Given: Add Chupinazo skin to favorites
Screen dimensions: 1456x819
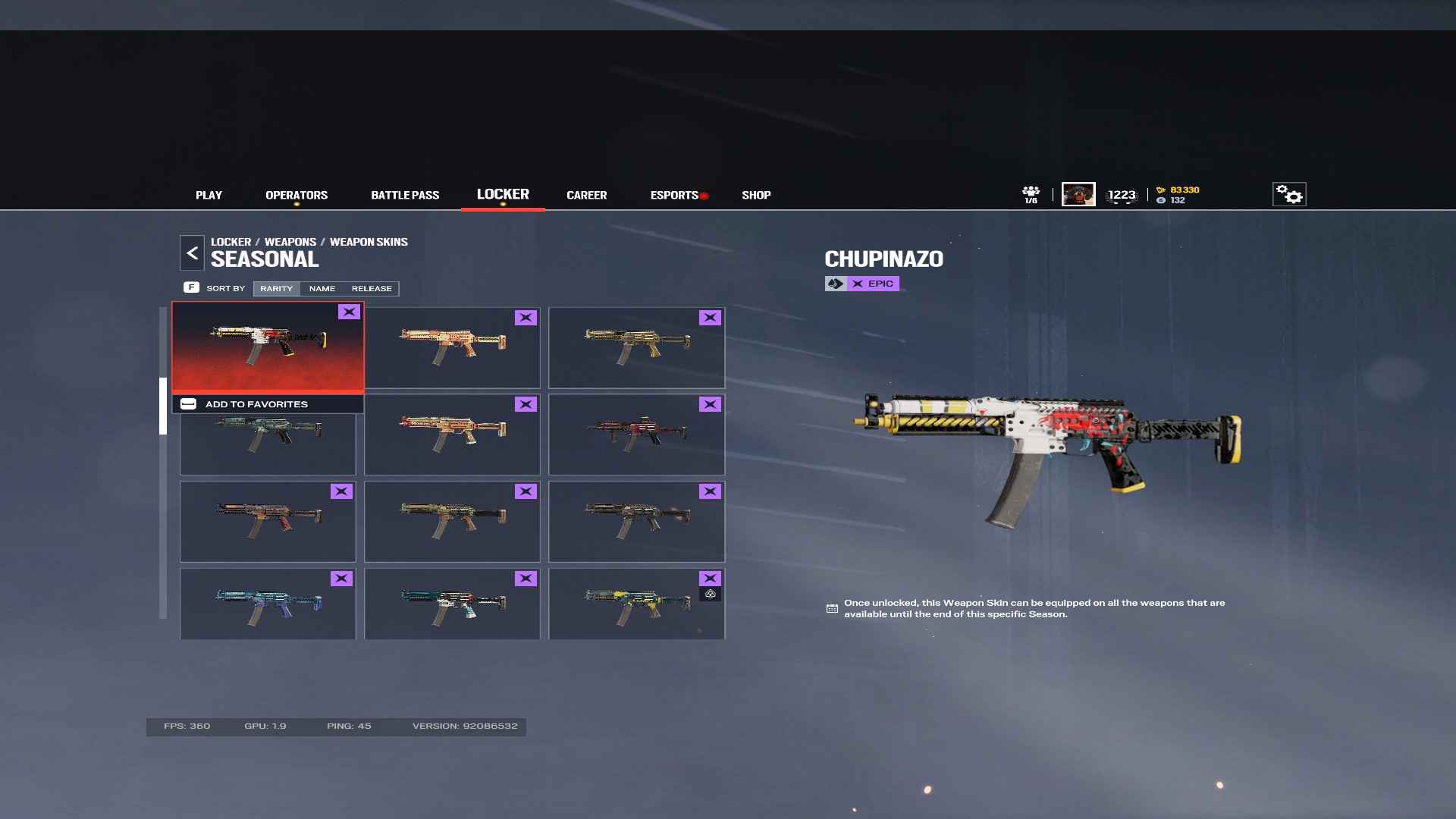Looking at the screenshot, I should tap(256, 404).
